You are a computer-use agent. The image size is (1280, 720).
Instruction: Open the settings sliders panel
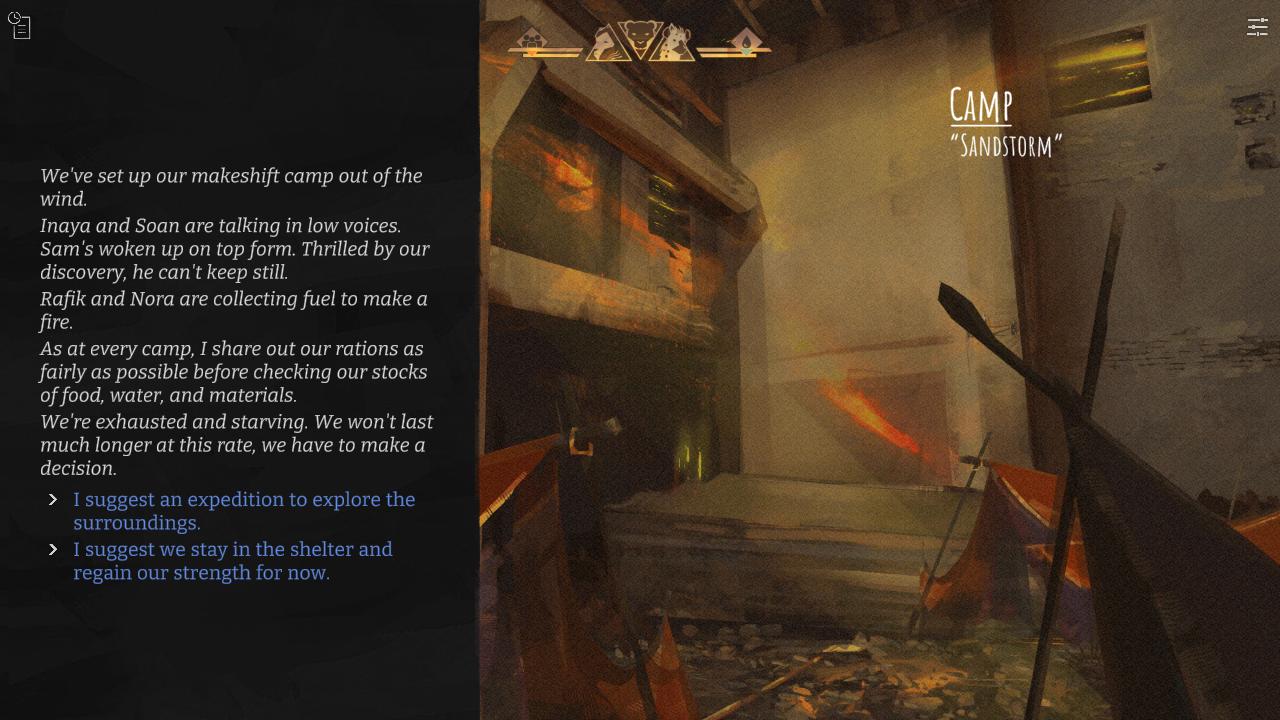pos(1257,28)
